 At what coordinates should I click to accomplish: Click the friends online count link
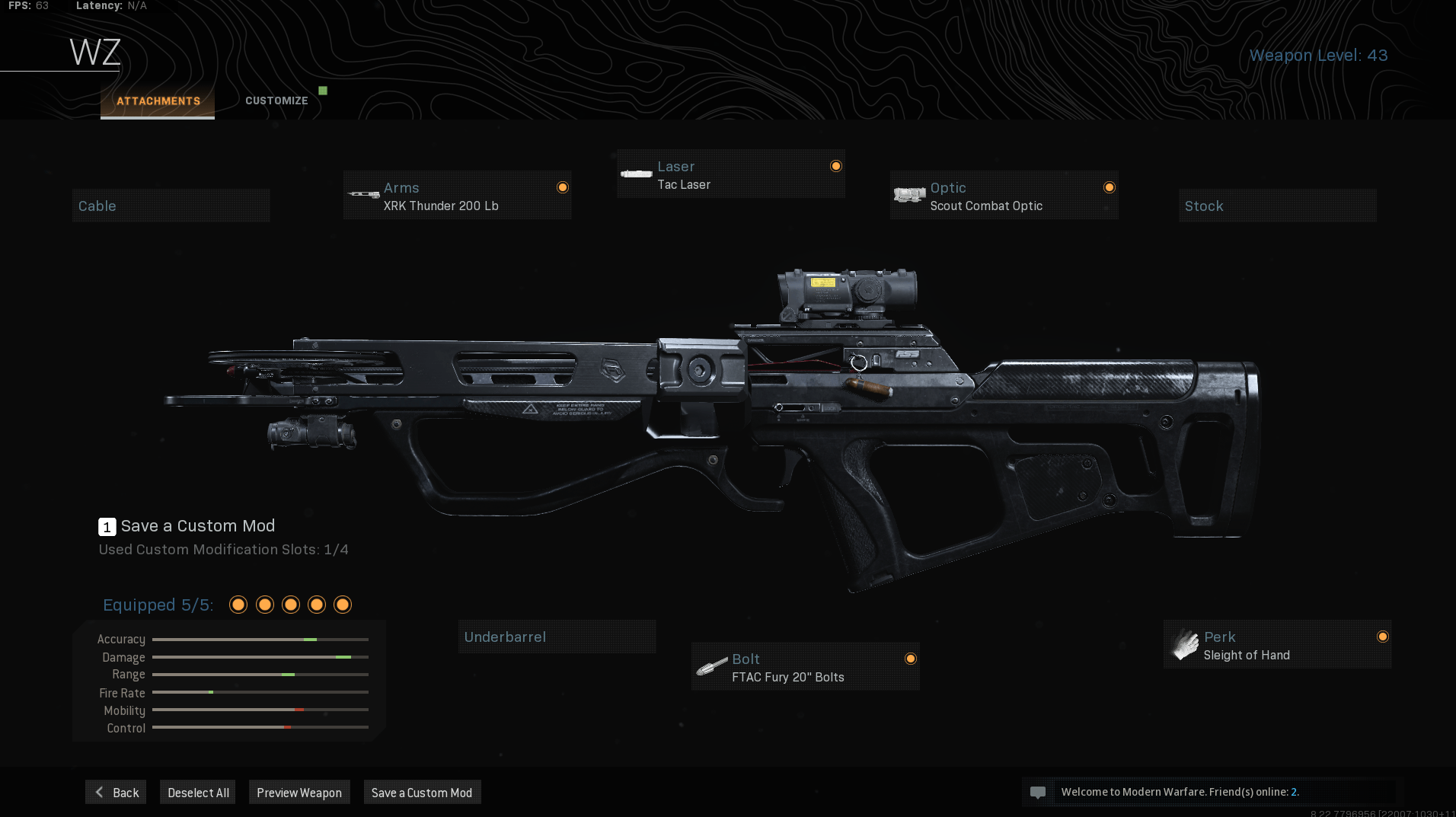[x=1295, y=792]
